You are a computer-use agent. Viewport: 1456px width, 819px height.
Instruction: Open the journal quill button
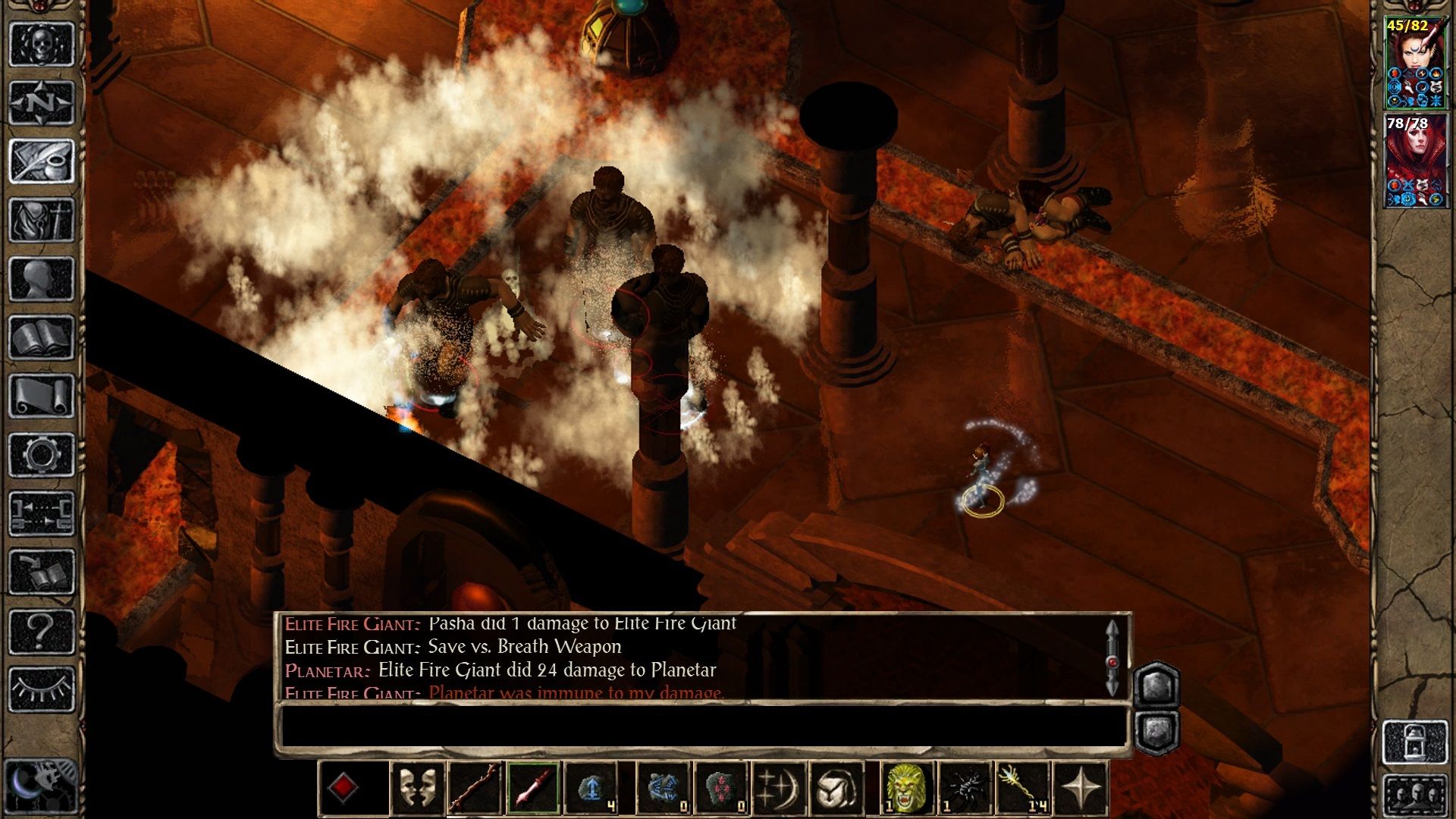(x=42, y=161)
